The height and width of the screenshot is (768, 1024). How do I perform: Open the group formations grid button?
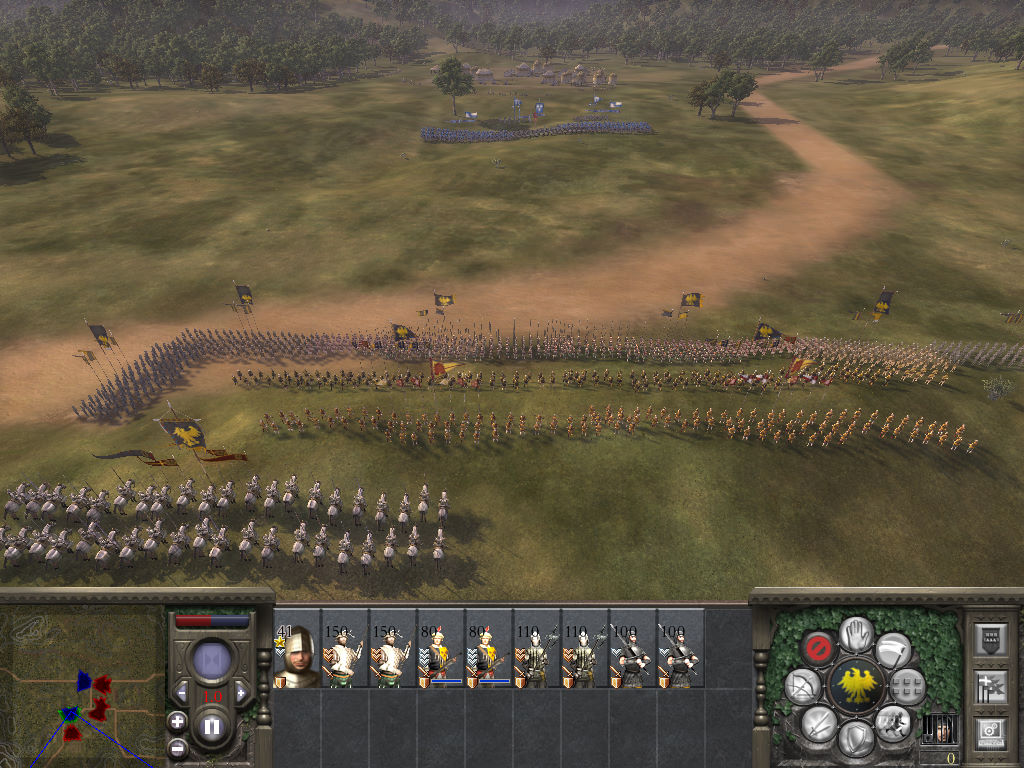(907, 686)
